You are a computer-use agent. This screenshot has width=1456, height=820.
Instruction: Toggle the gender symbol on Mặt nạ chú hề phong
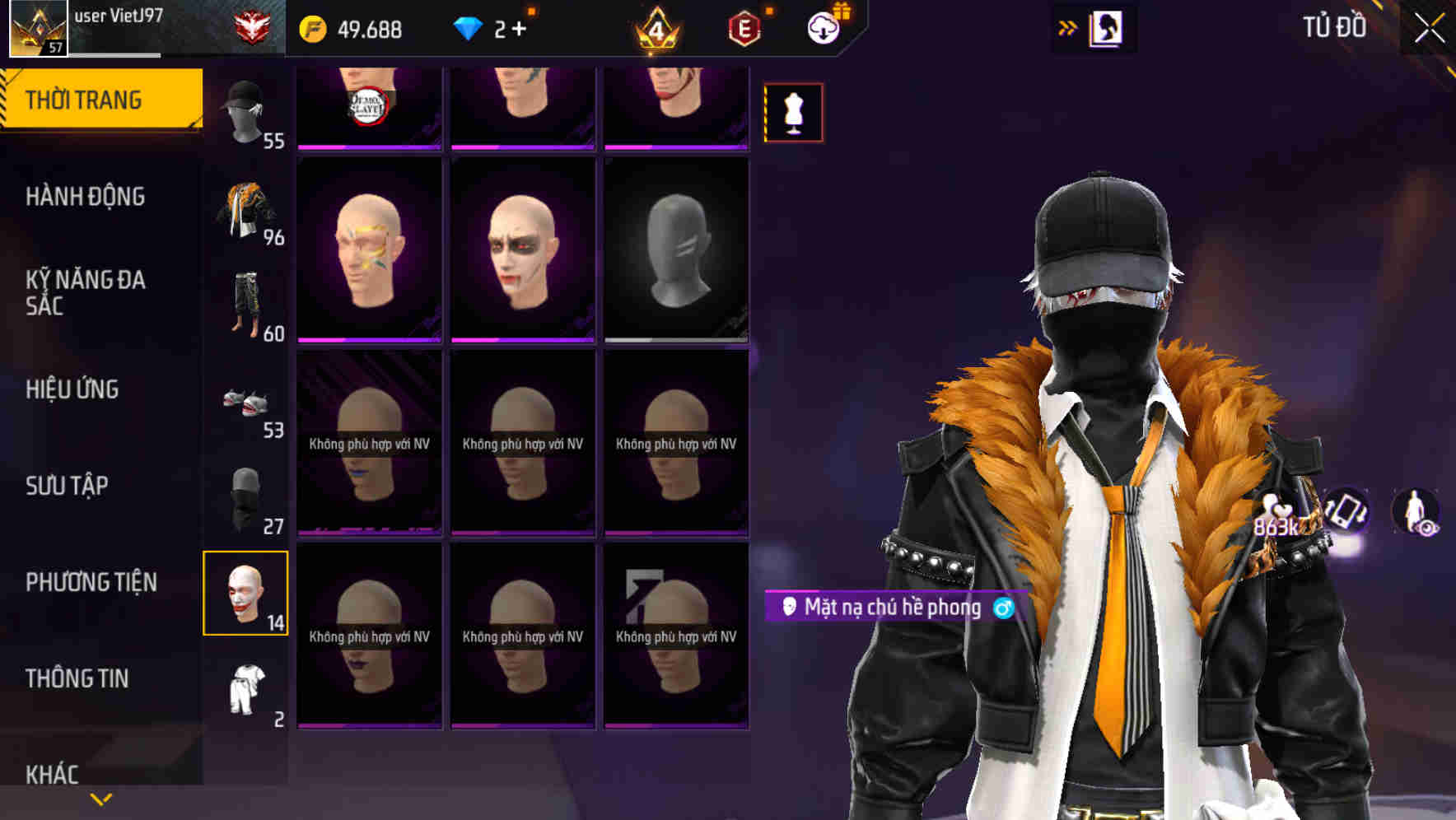click(1003, 610)
